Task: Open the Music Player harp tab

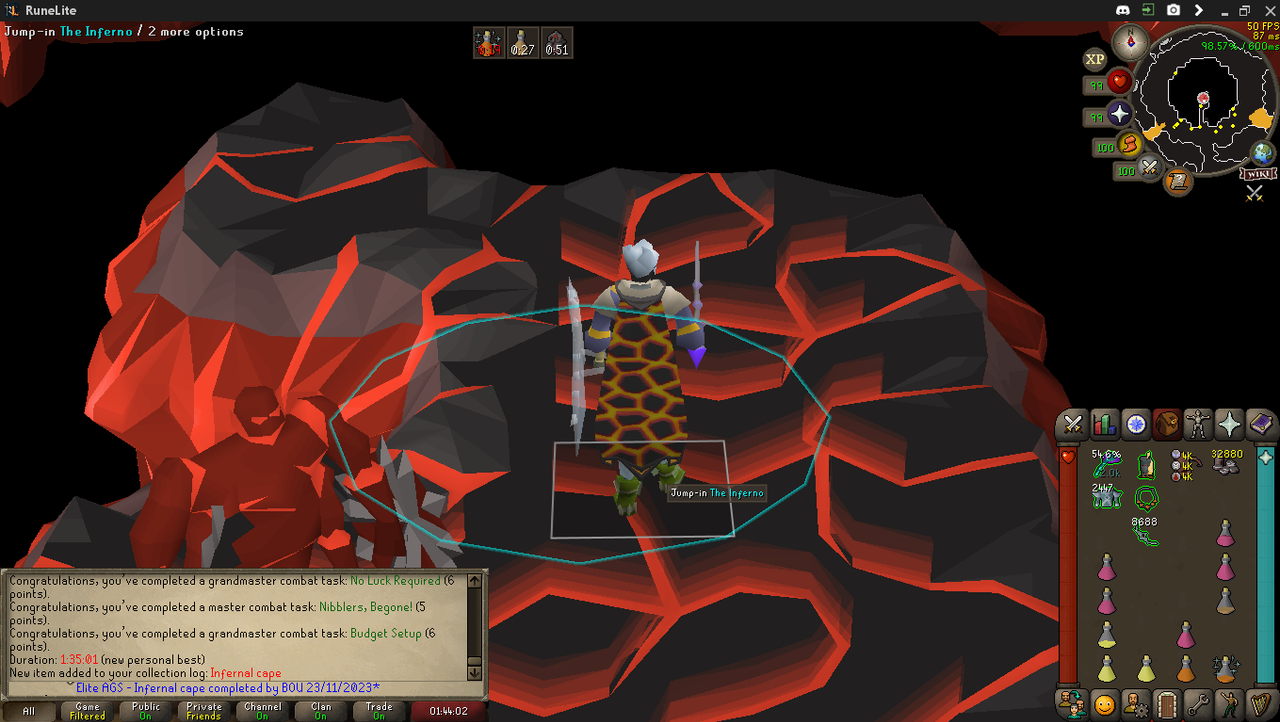Action: pyautogui.click(x=1259, y=704)
